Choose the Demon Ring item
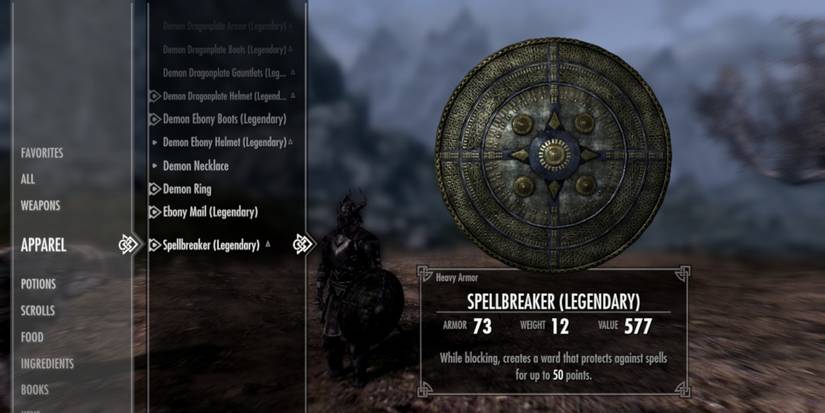Screen dimensions: 825x413 click(187, 188)
